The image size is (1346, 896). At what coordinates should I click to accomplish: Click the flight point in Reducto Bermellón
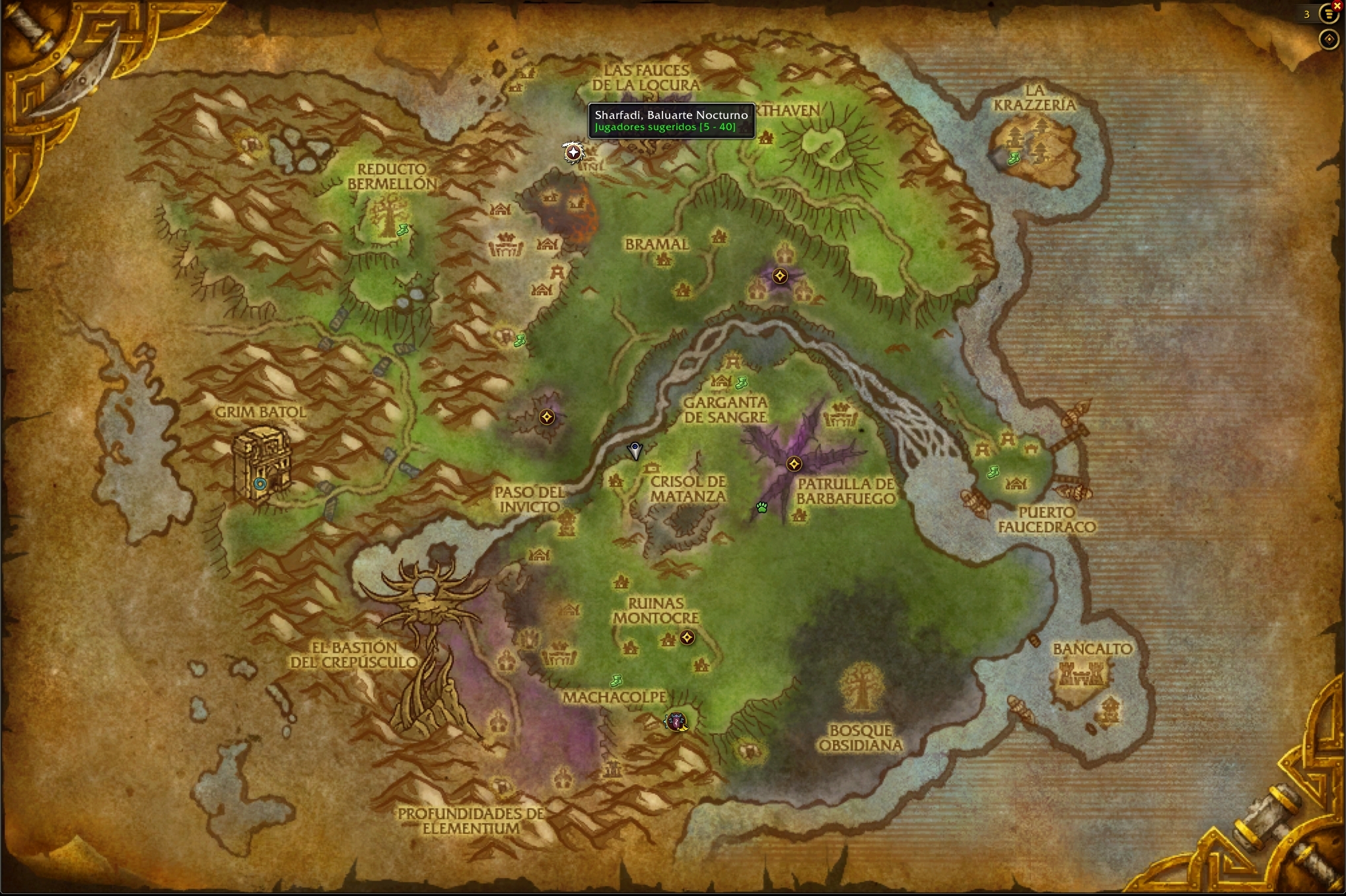click(x=402, y=230)
